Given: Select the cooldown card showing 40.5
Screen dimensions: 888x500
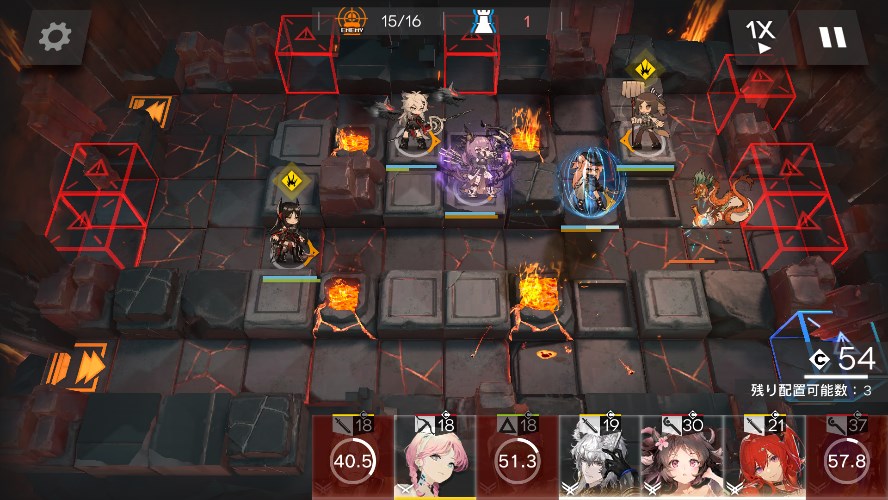Looking at the screenshot, I should pos(353,460).
